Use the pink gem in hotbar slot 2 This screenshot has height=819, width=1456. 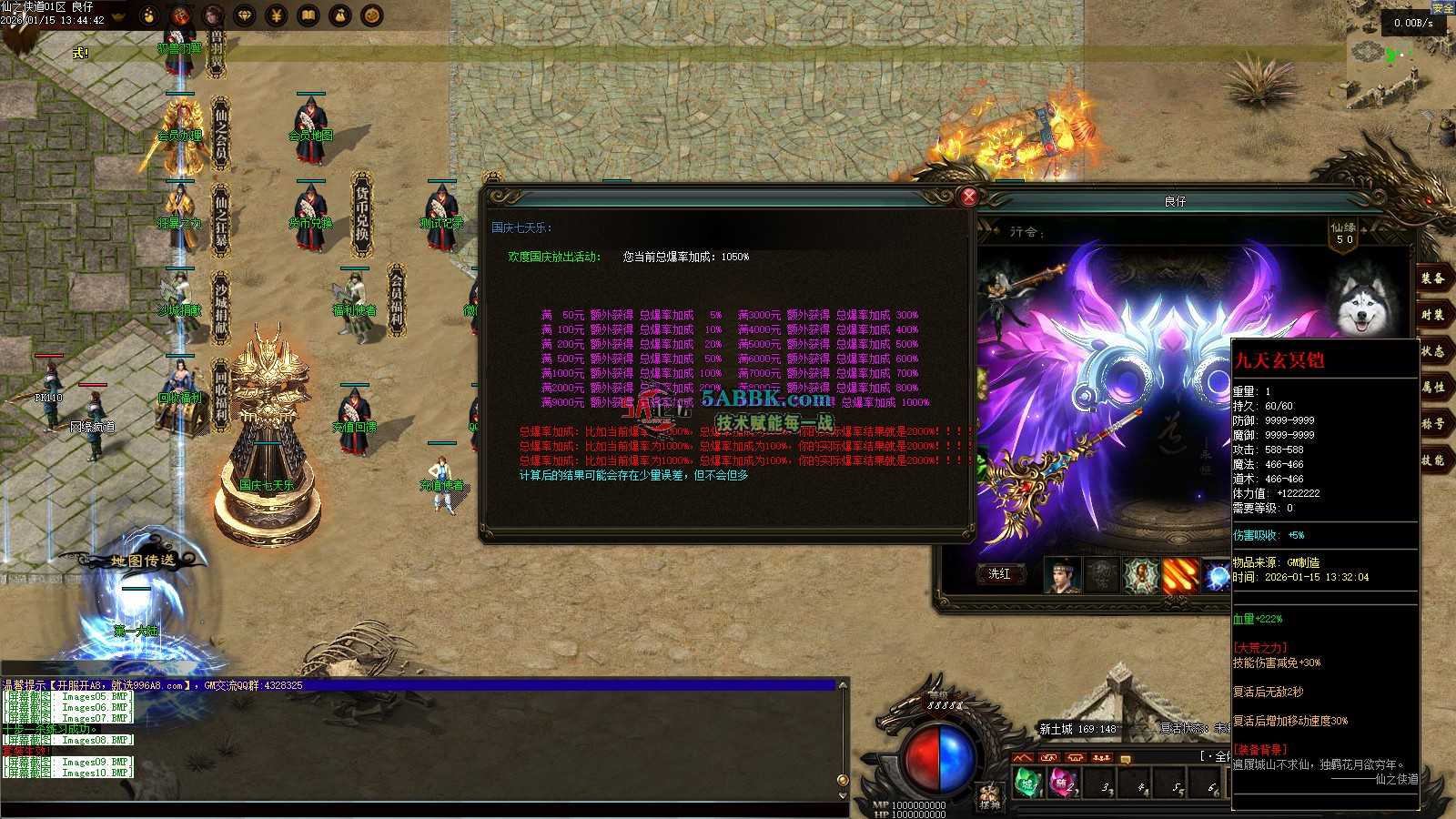pos(1063,784)
